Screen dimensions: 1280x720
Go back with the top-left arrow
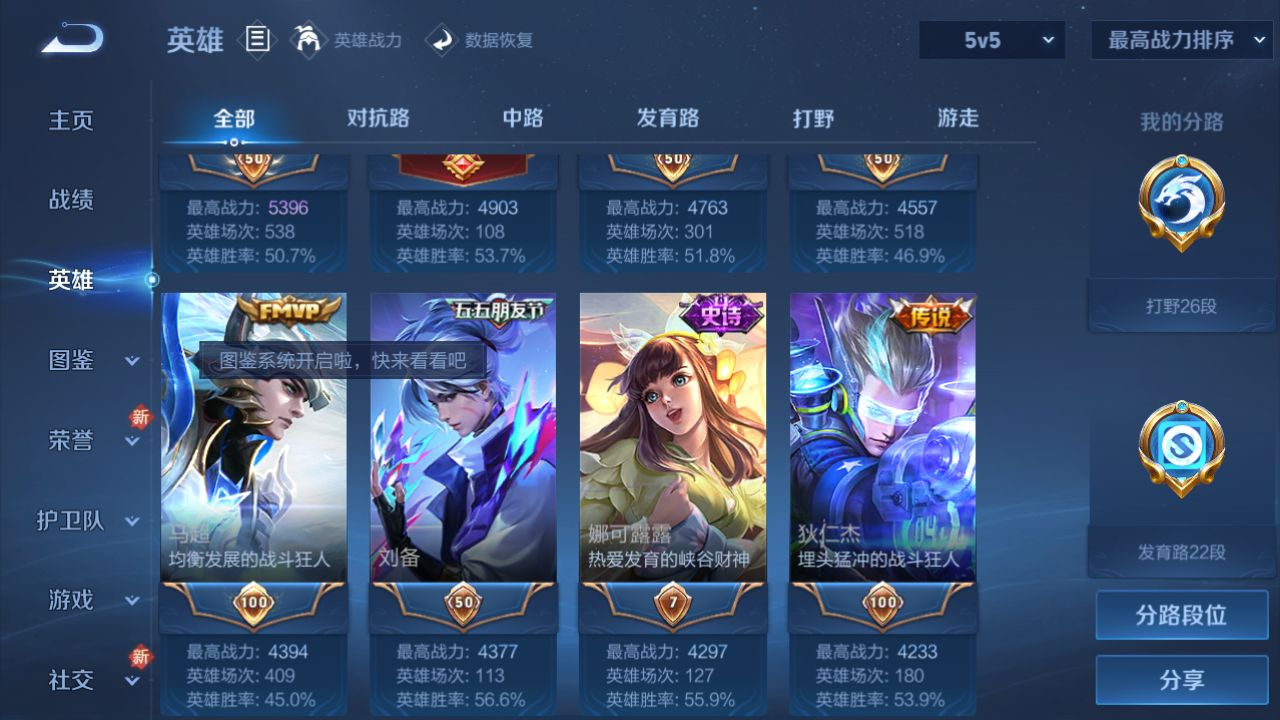click(72, 39)
